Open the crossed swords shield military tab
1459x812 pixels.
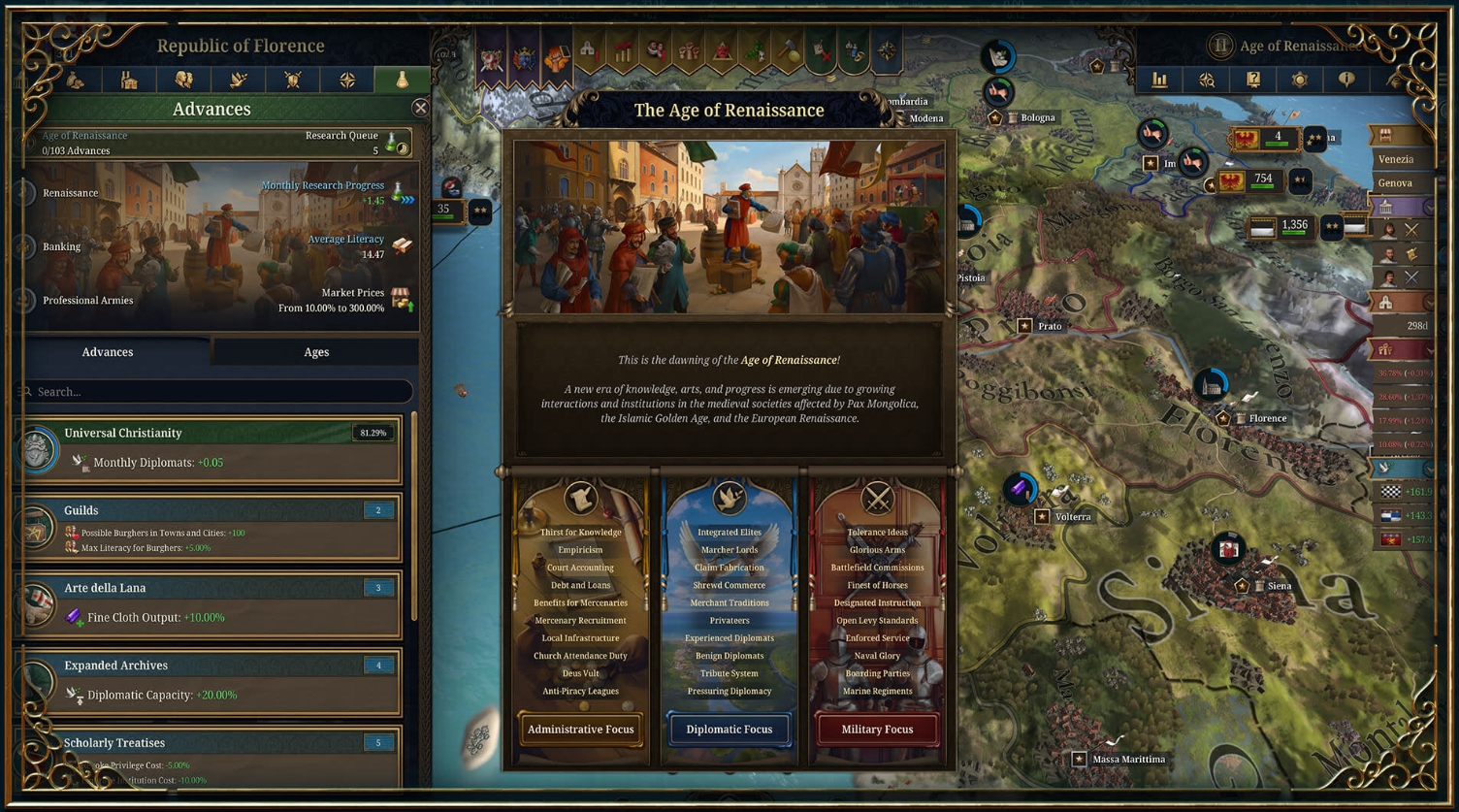tap(293, 80)
